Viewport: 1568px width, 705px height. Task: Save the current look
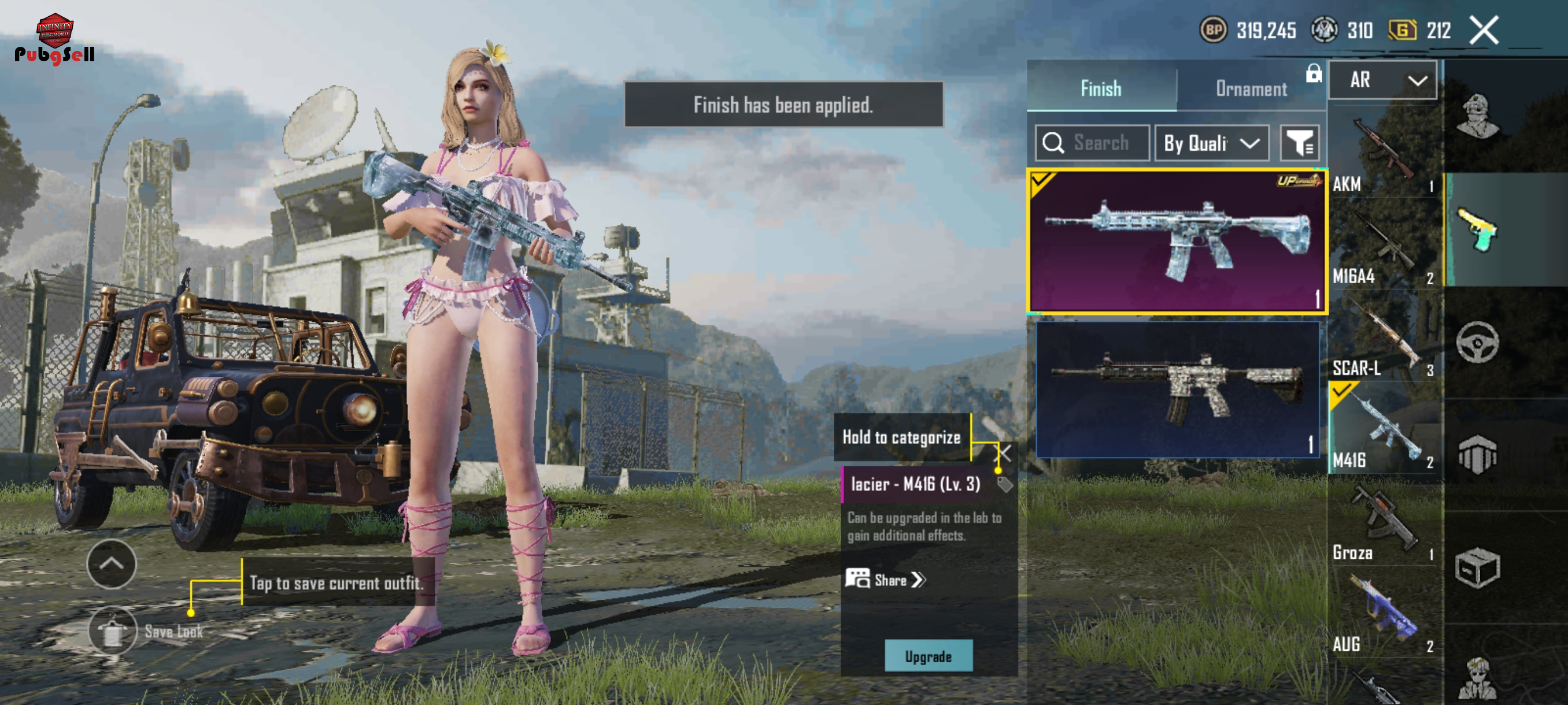pos(113,630)
